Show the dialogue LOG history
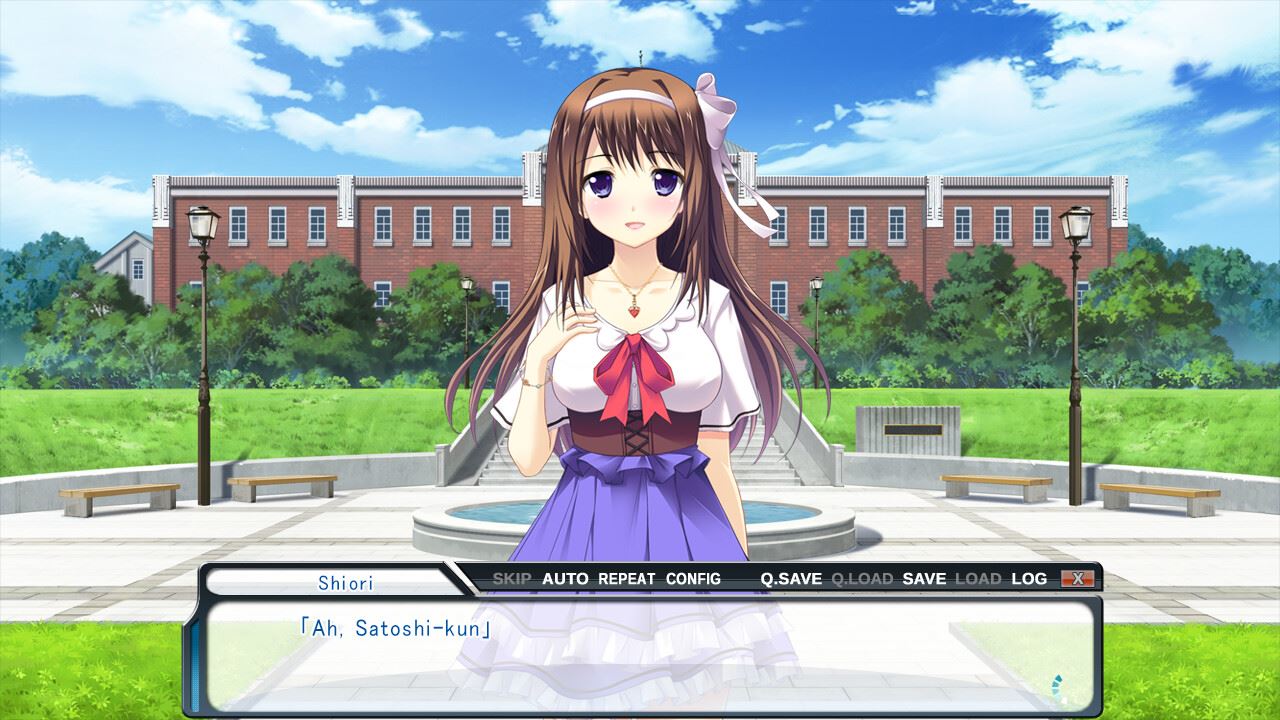 (x=1029, y=579)
